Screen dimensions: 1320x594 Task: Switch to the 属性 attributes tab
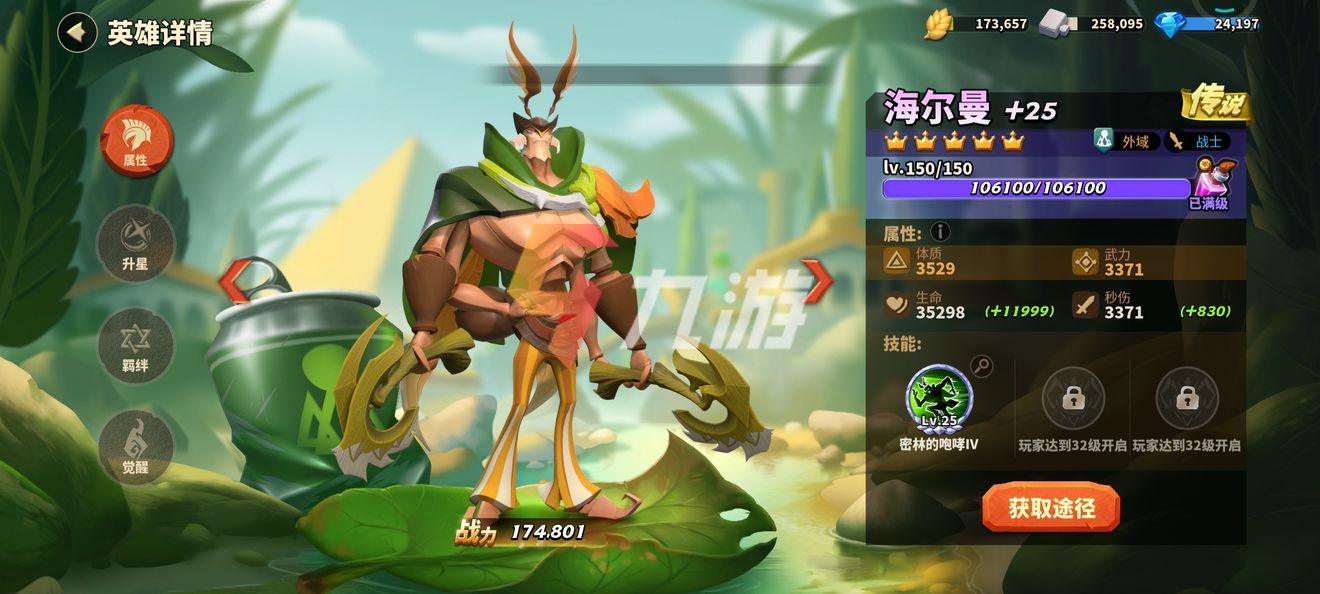pos(136,141)
